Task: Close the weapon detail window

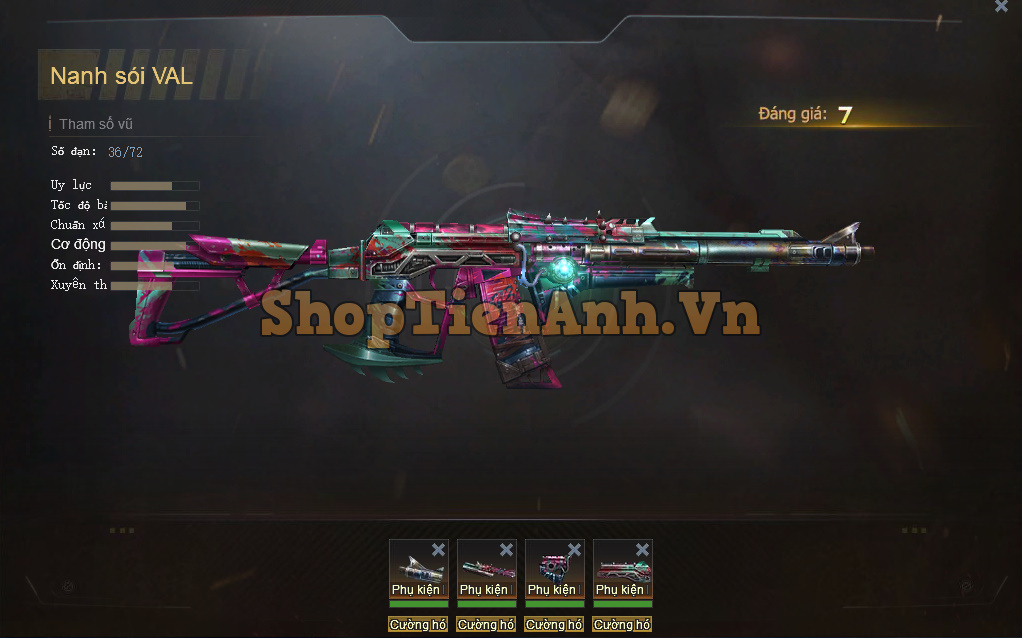Action: click(1001, 6)
